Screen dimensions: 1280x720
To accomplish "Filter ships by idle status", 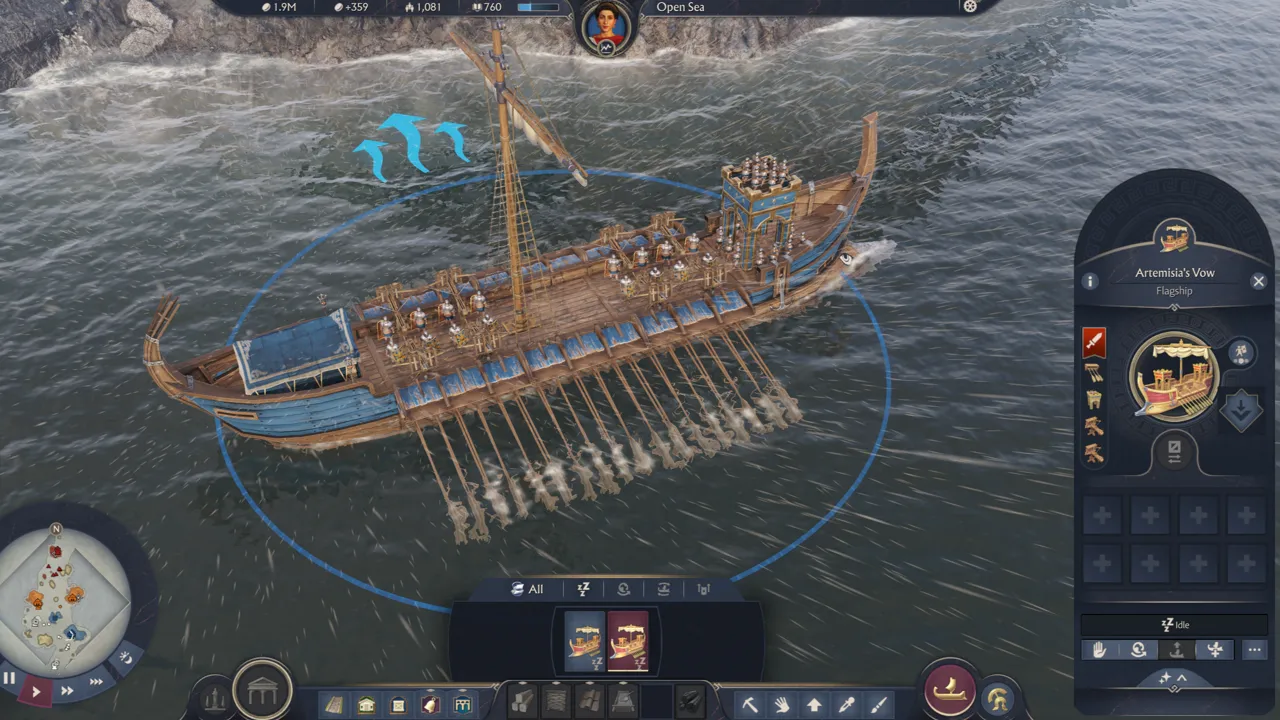I will [582, 589].
